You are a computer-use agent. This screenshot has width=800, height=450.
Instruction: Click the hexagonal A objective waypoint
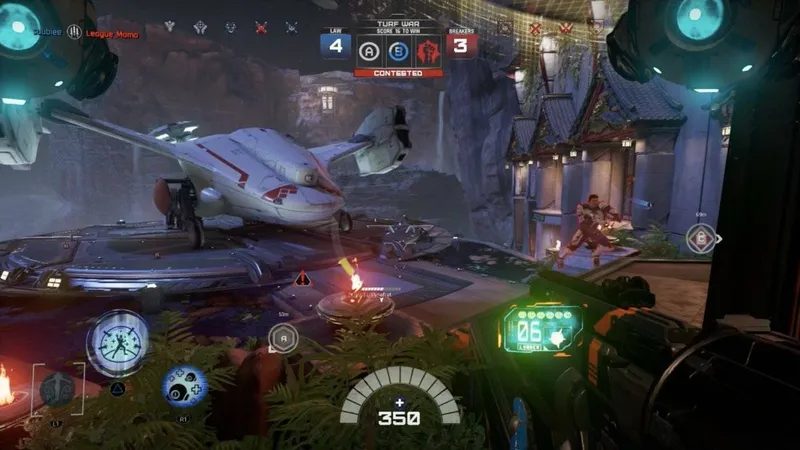284,338
